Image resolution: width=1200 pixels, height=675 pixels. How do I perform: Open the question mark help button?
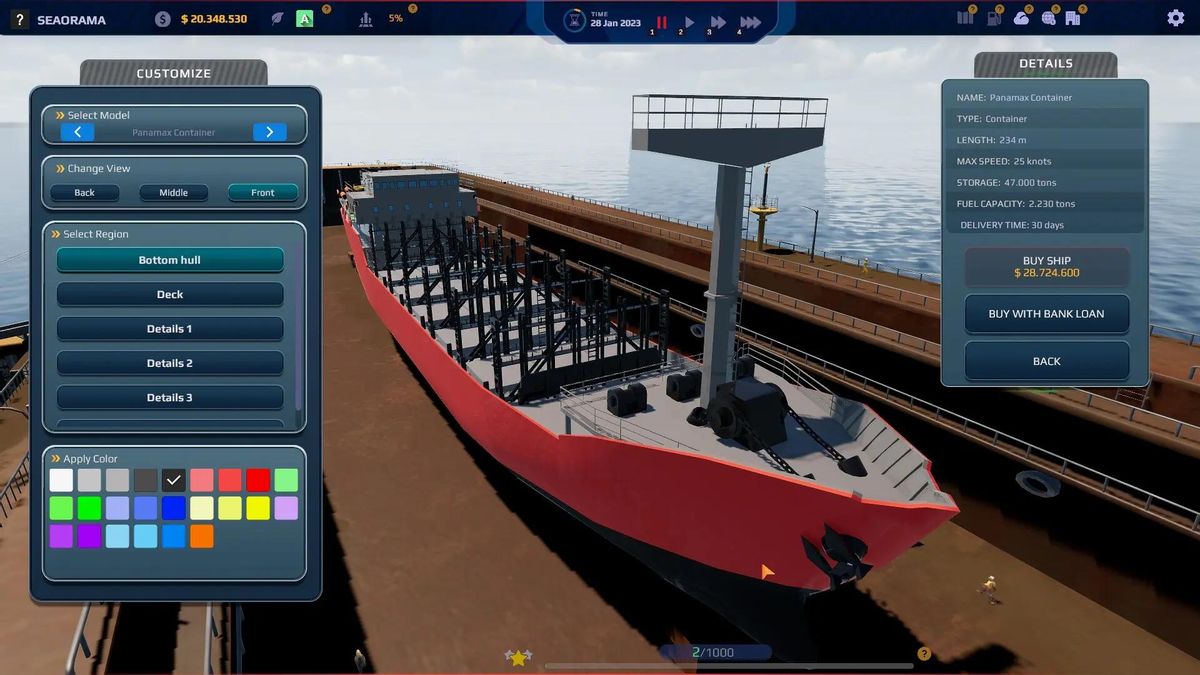click(x=19, y=19)
